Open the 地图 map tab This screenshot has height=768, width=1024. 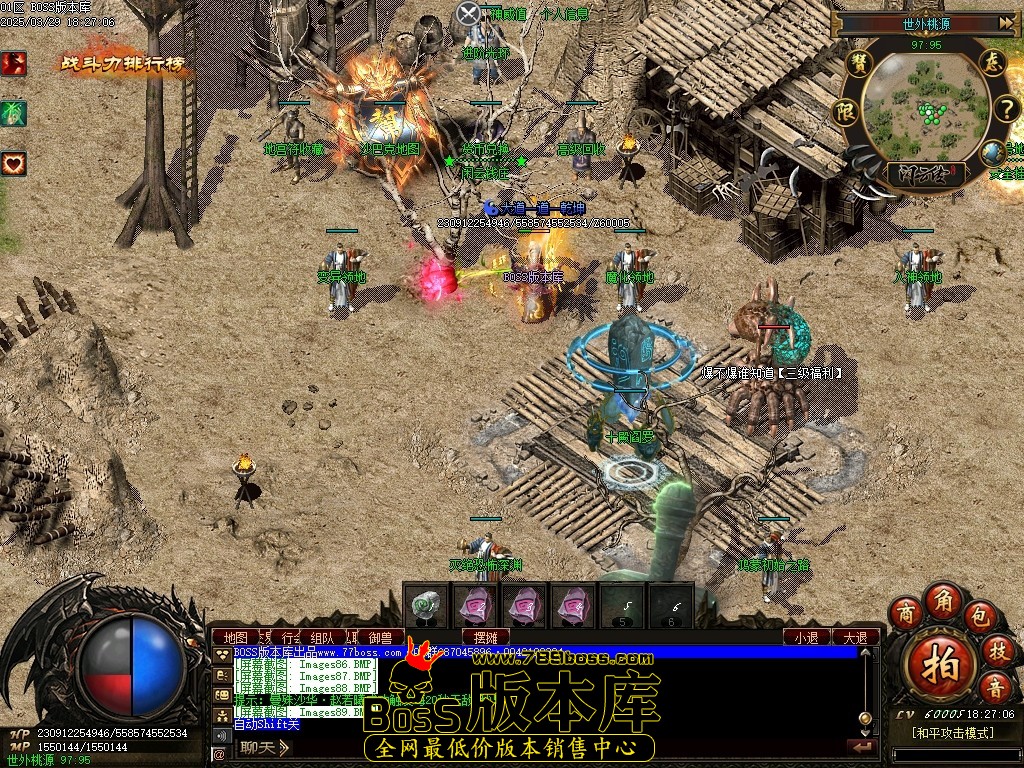click(236, 637)
